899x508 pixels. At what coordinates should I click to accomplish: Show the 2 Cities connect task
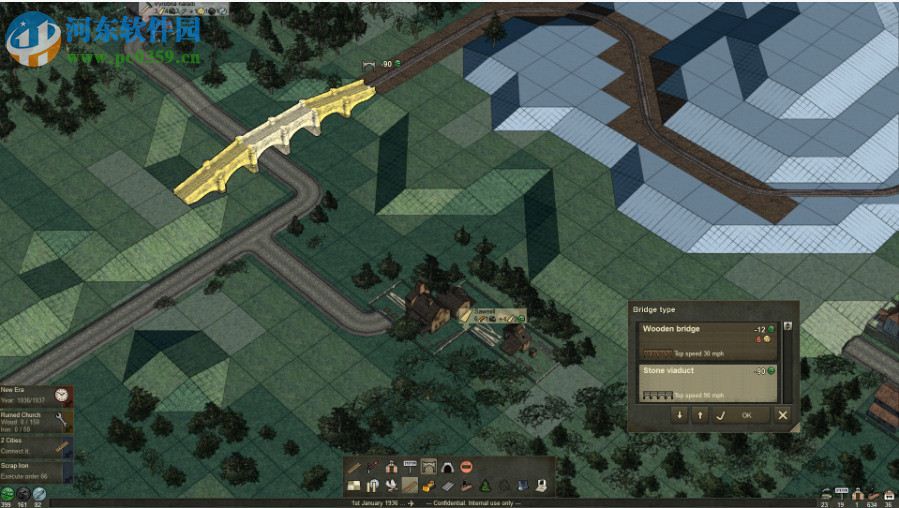pos(36,446)
